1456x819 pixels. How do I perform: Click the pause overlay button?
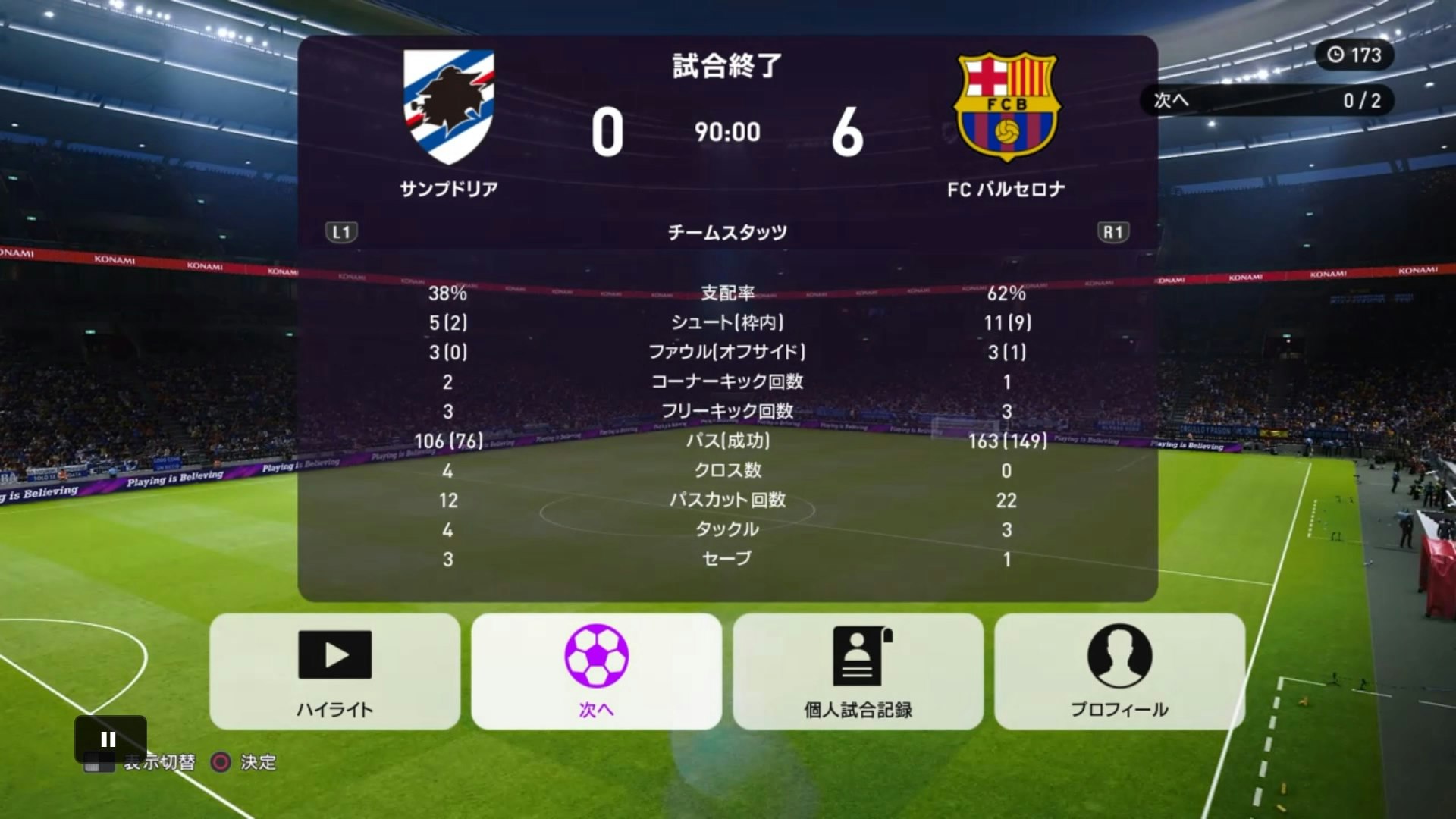tap(109, 739)
